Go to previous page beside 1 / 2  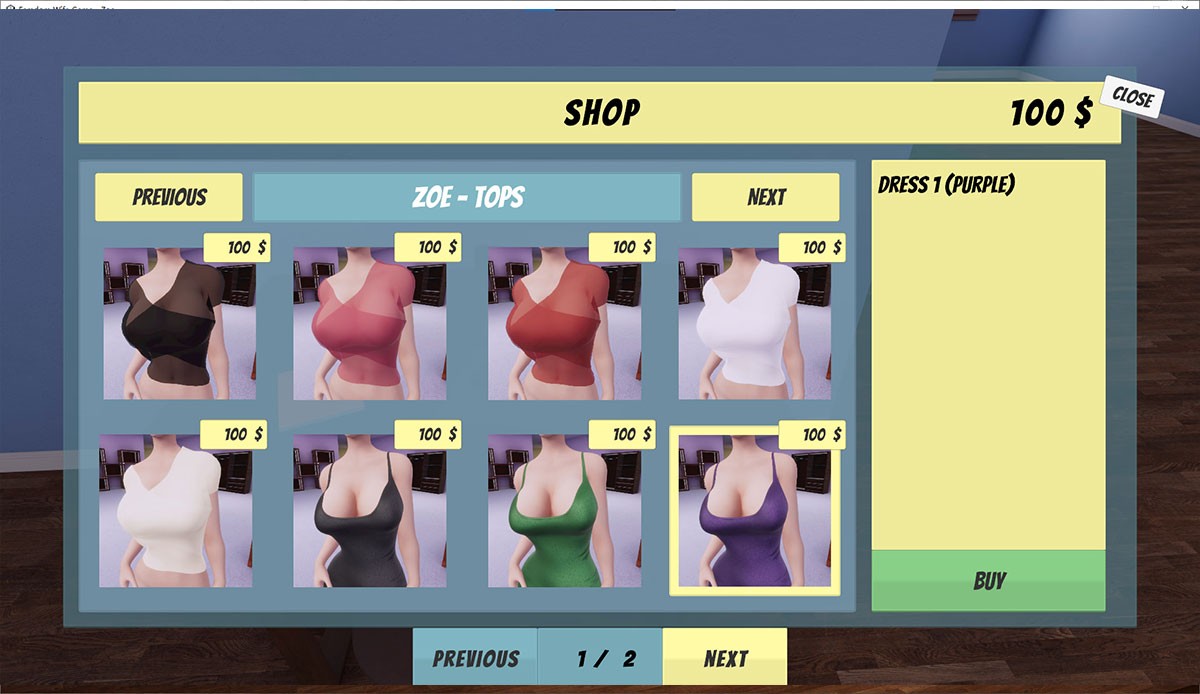(475, 657)
